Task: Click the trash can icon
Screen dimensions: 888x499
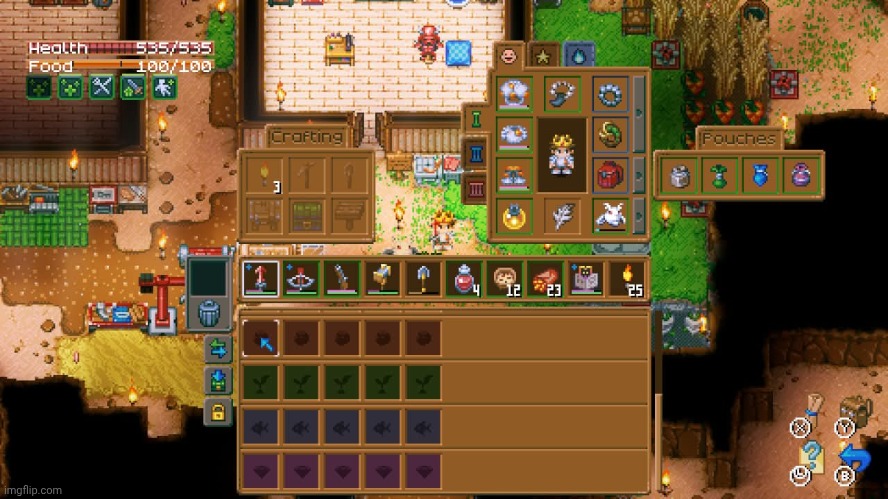Action: (x=208, y=313)
